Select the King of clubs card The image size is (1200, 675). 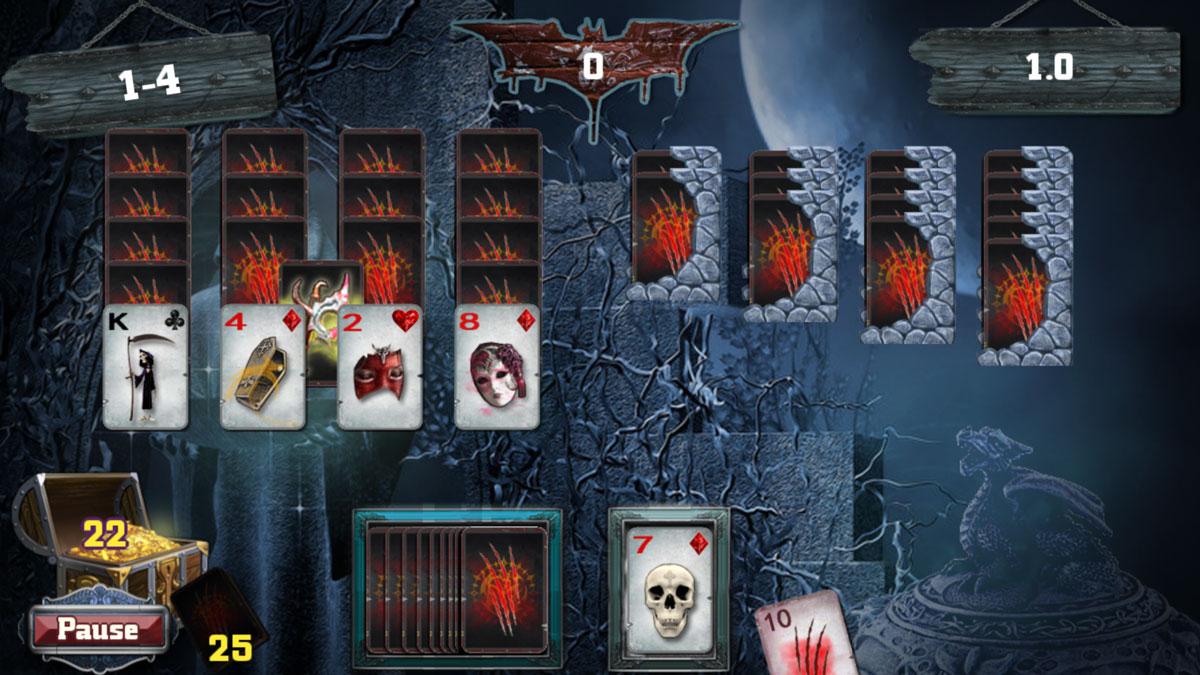point(145,367)
